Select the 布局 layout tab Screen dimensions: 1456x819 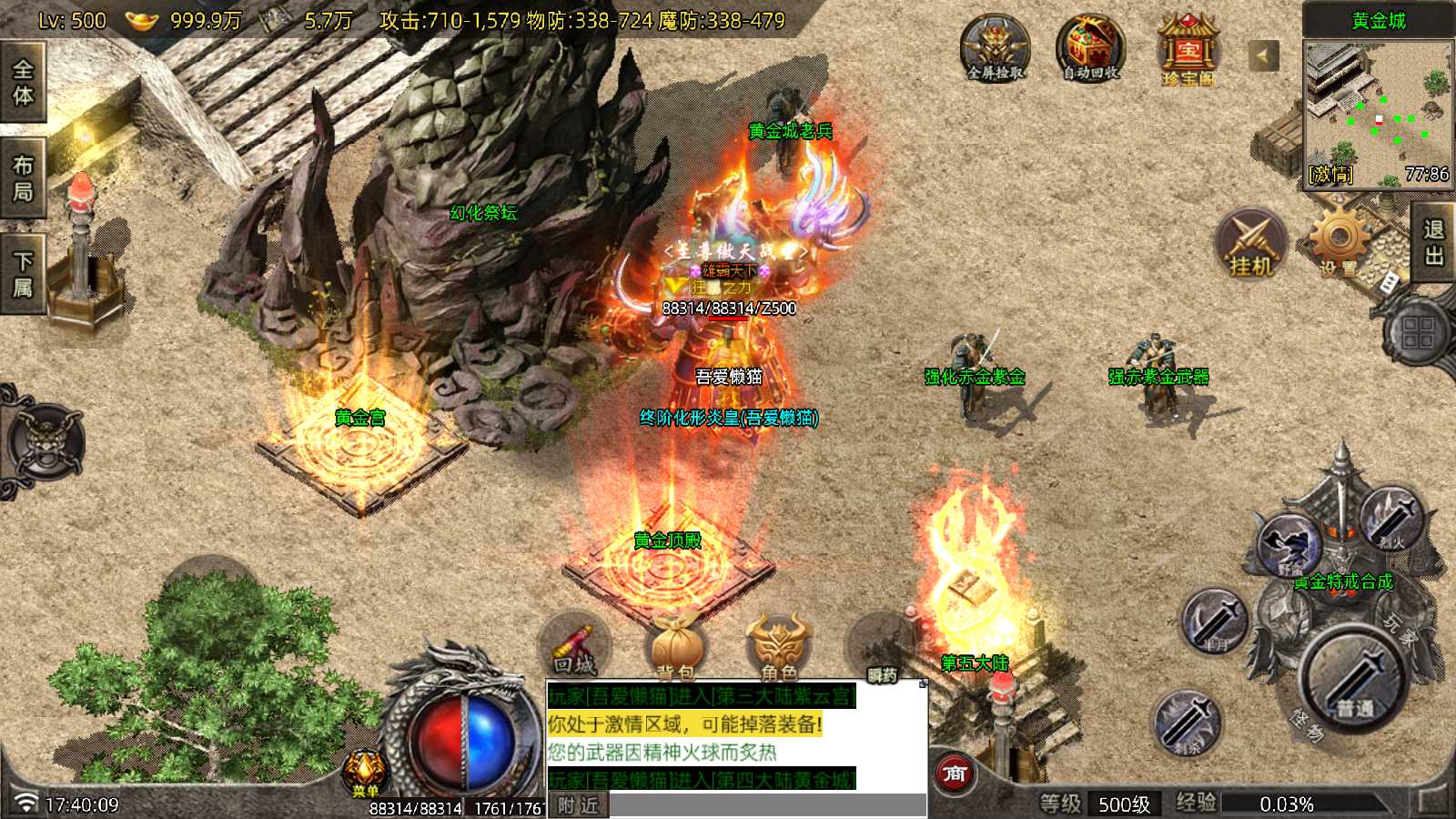[x=23, y=178]
